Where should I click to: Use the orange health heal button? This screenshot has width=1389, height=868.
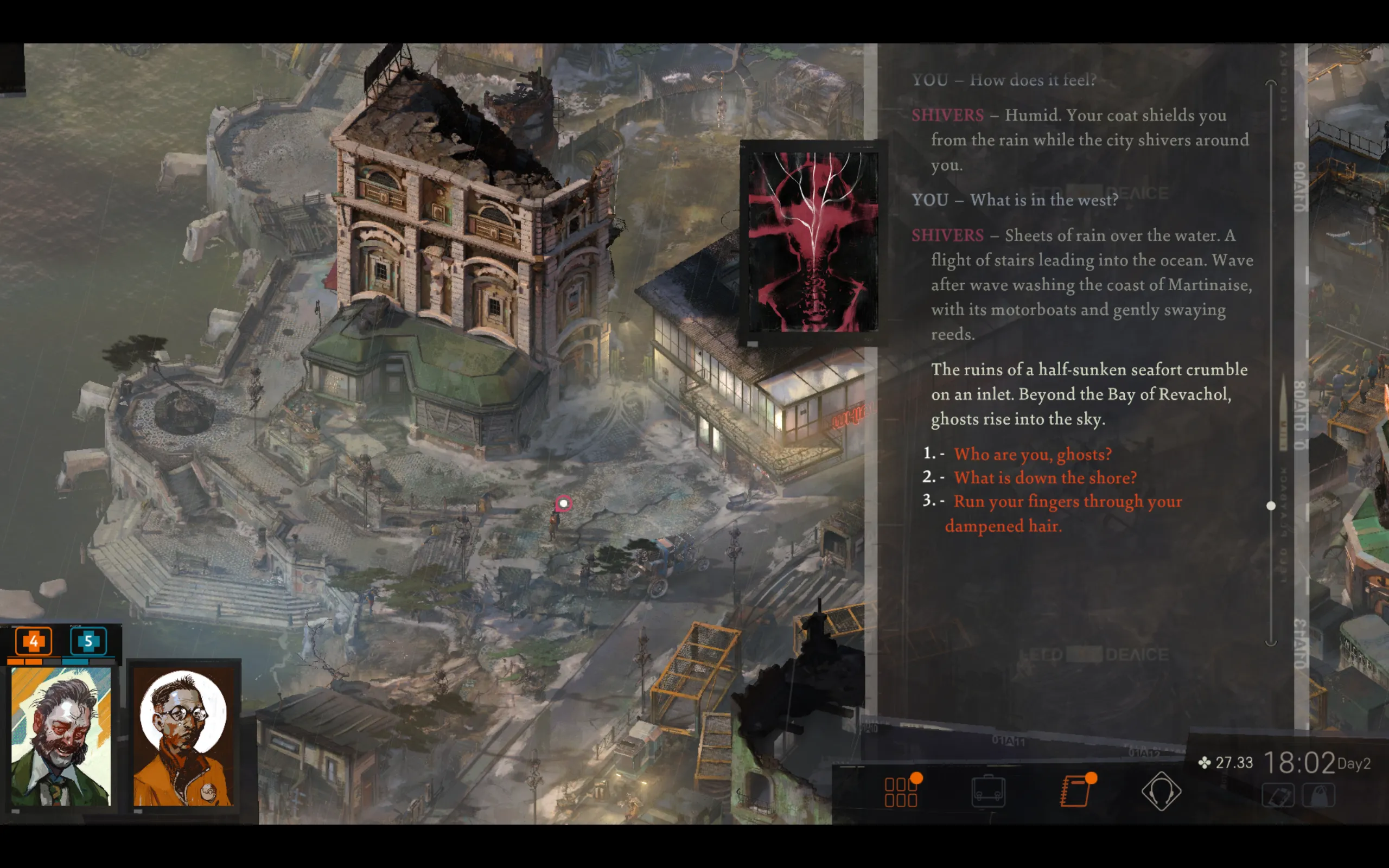[33, 641]
